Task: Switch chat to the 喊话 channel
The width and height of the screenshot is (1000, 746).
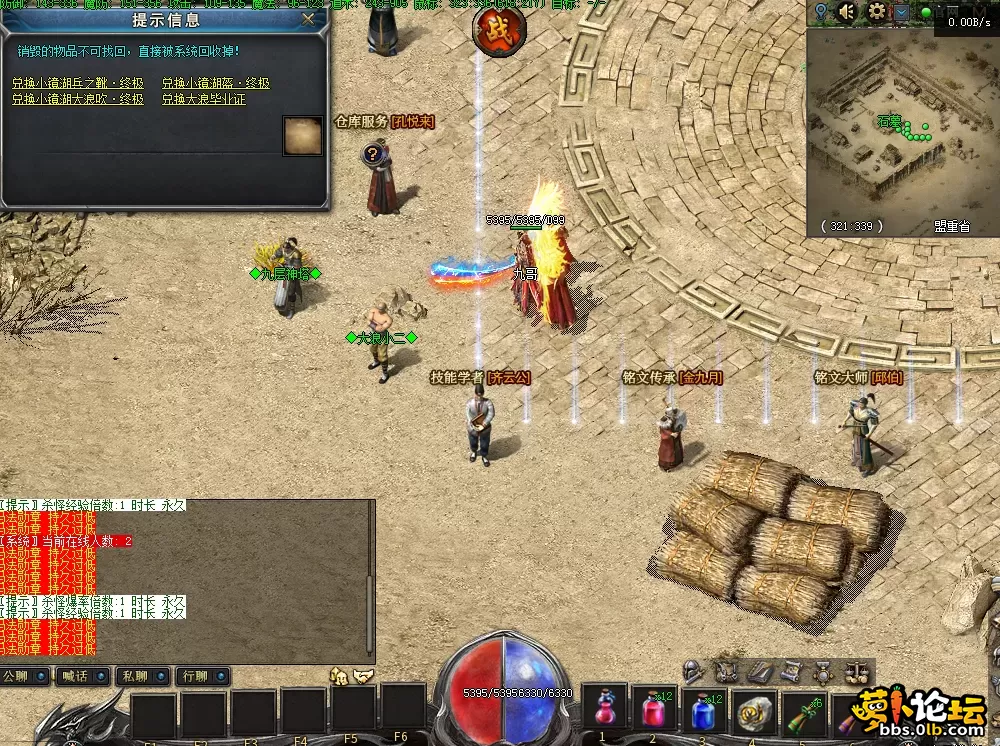Action: coord(83,677)
